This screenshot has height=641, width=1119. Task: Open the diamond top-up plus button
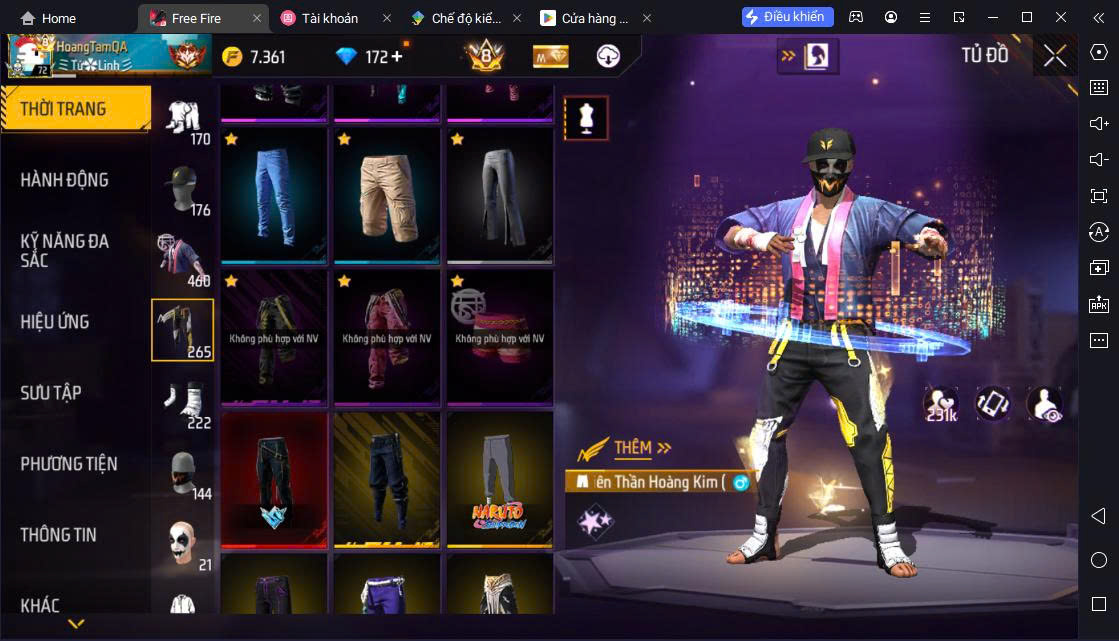click(x=397, y=56)
